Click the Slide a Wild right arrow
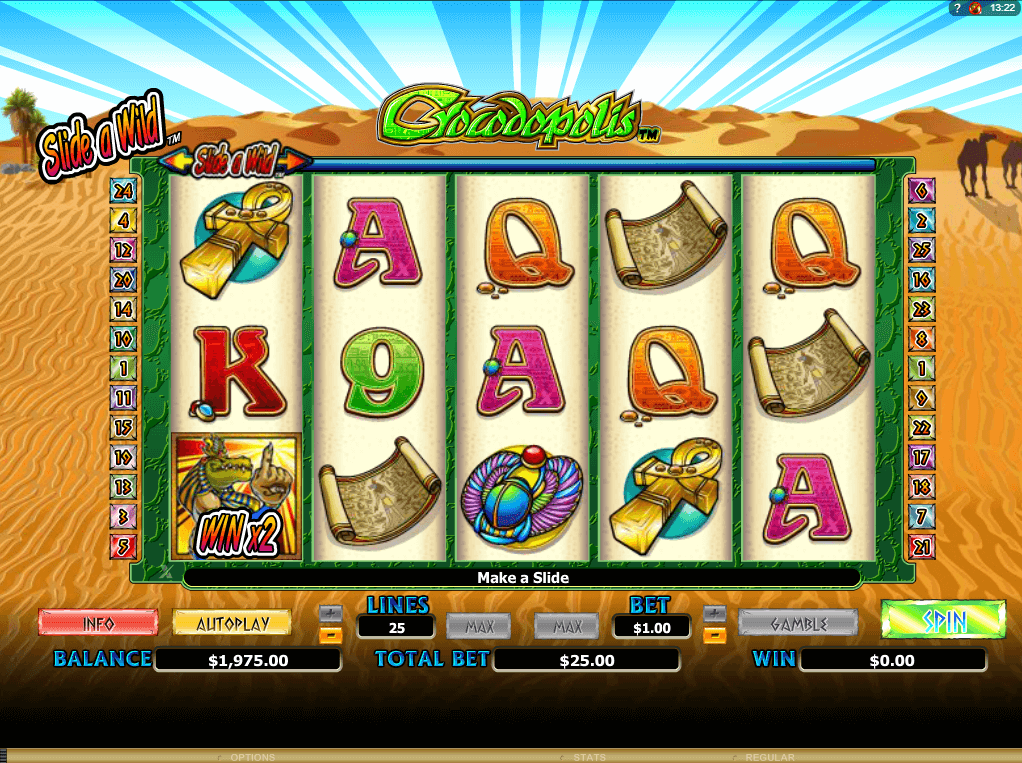Viewport: 1022px width, 763px height. click(x=298, y=160)
